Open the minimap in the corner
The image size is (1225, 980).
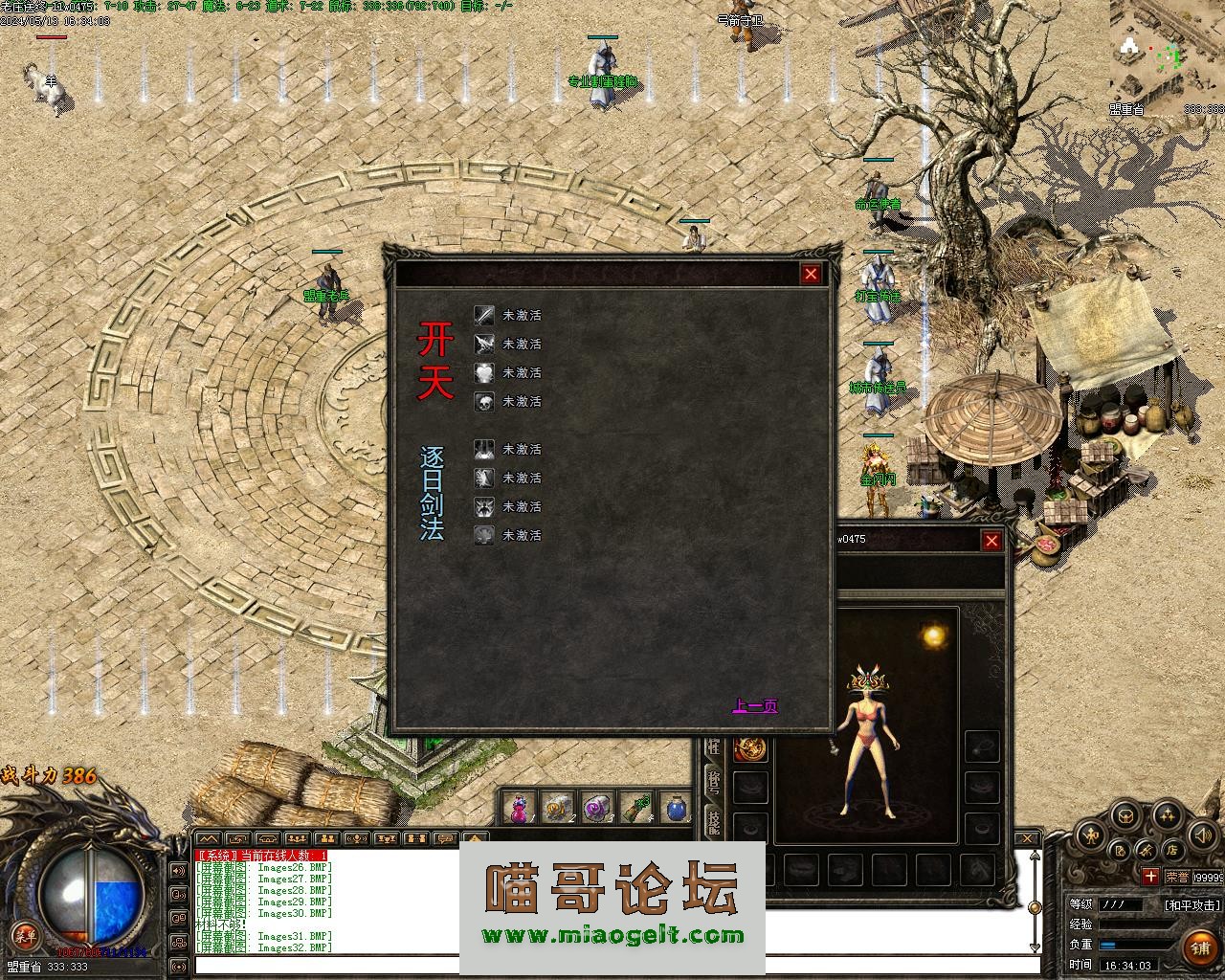pyautogui.click(x=1168, y=57)
